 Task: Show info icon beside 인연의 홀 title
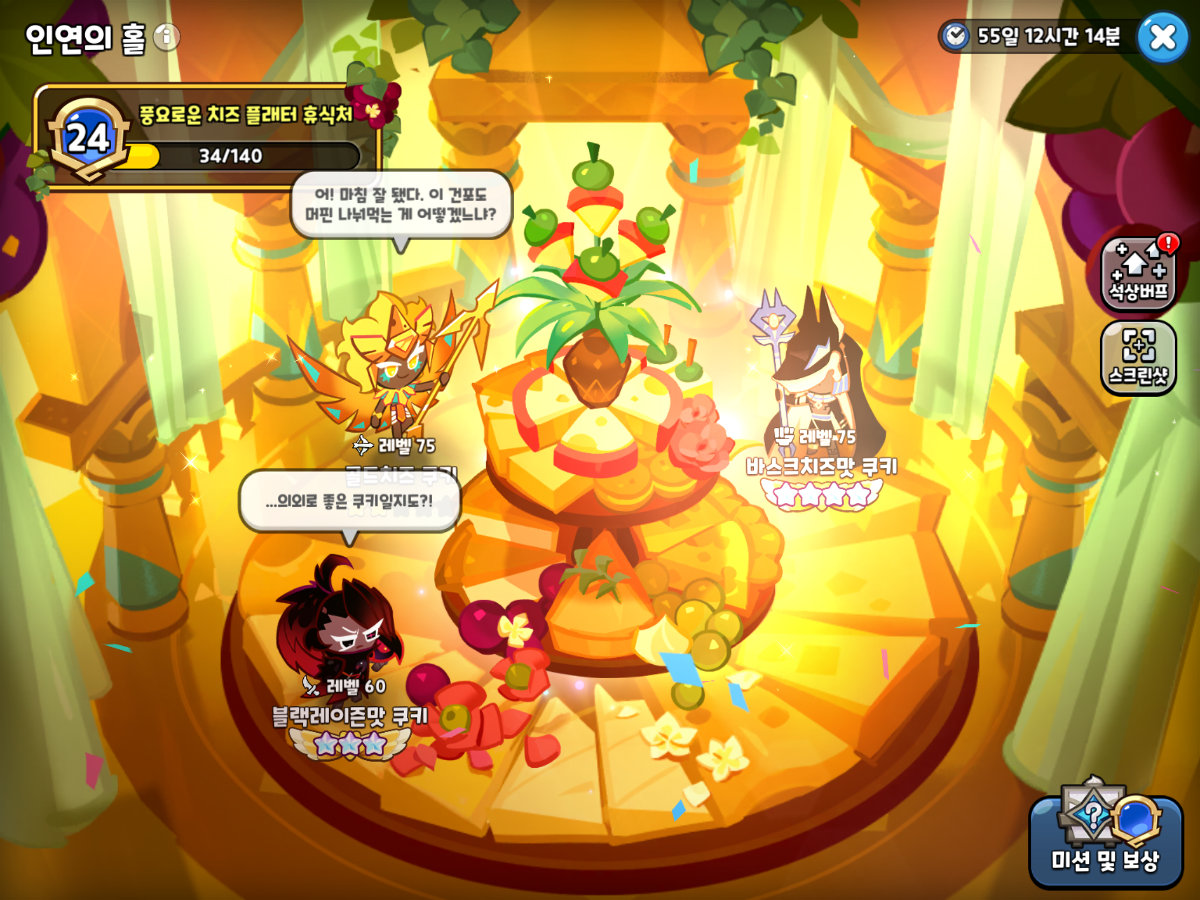167,38
